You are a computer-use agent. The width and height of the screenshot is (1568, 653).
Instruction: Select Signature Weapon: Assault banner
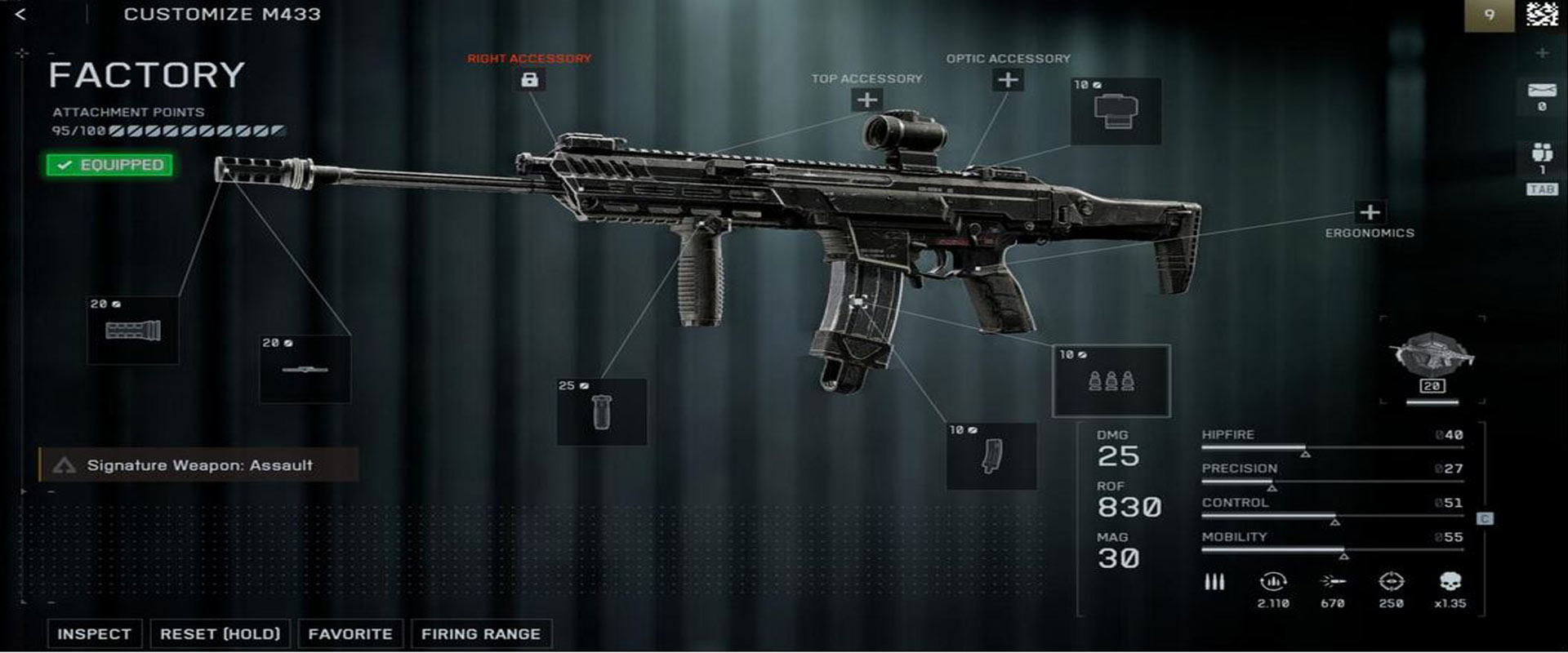click(x=198, y=464)
